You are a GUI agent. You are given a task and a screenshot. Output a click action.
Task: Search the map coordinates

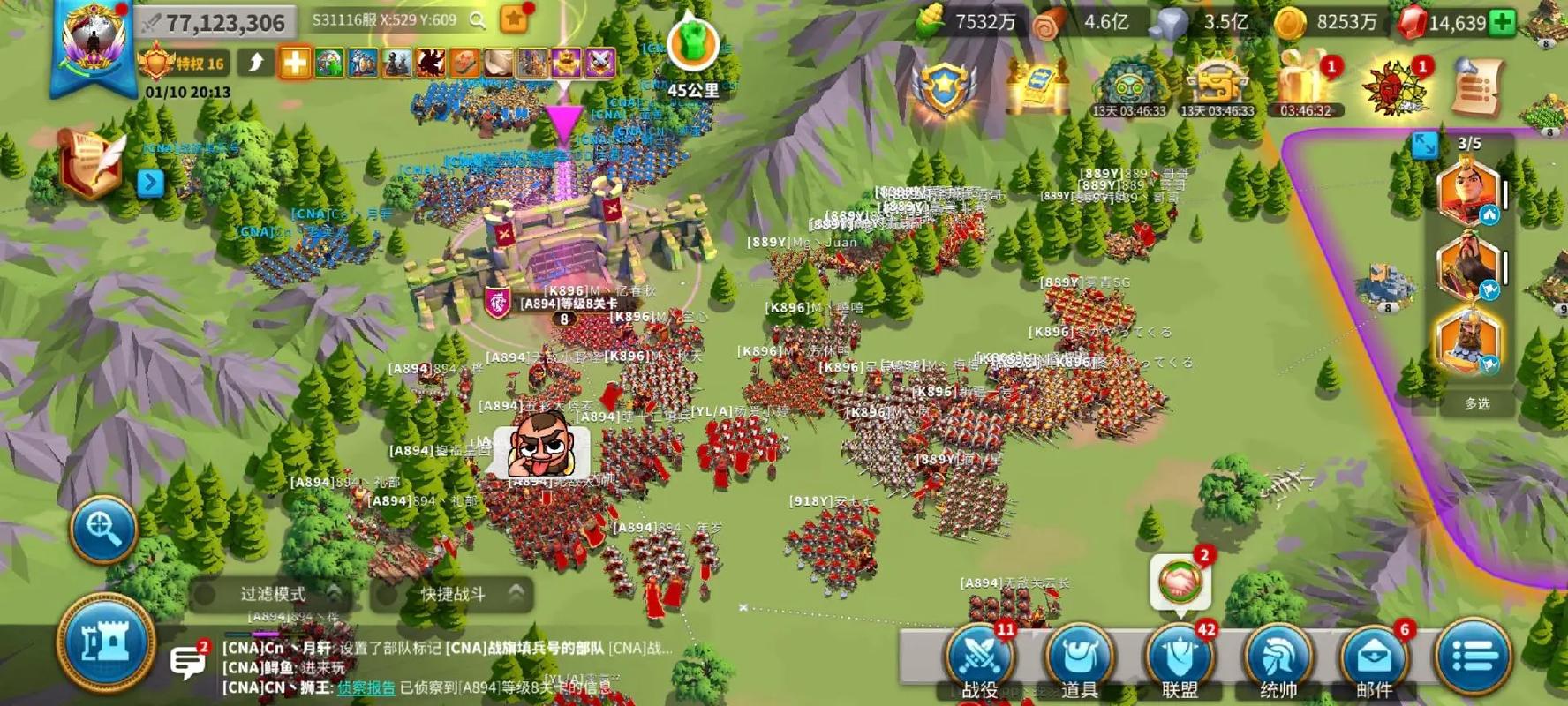(x=478, y=20)
